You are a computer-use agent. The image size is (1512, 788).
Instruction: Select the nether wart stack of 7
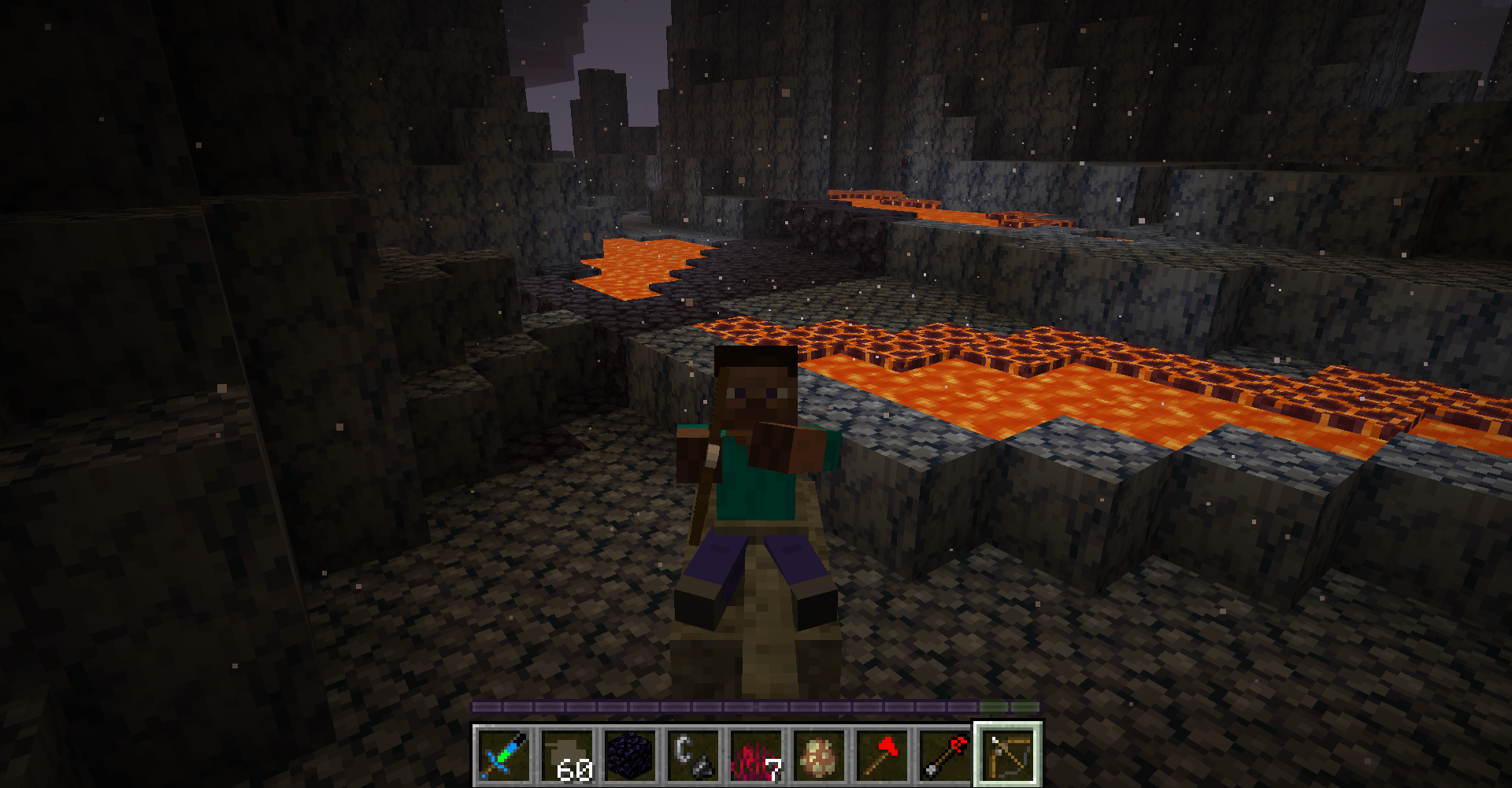[x=756, y=756]
